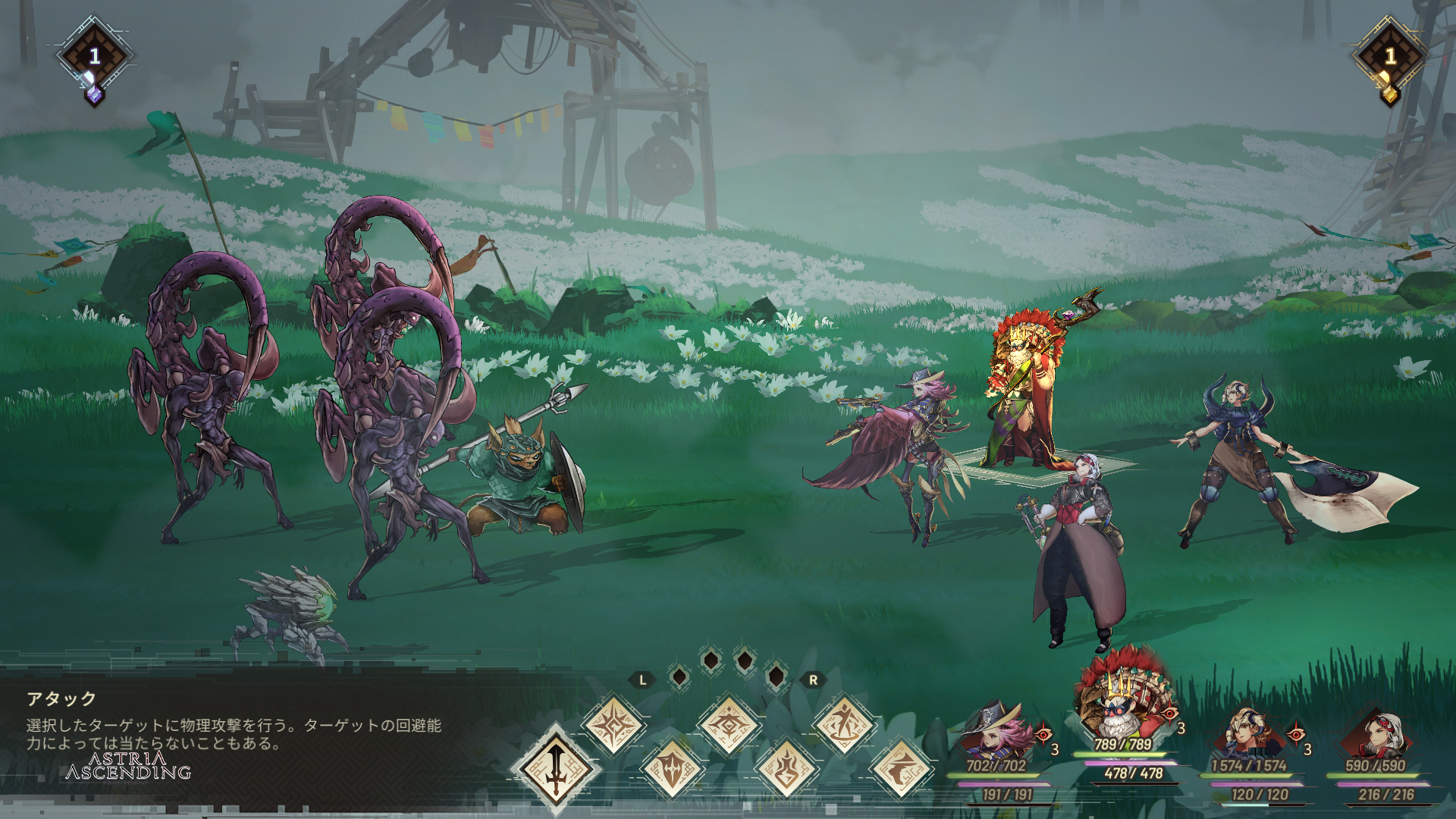Choose the spiked star command icon
This screenshot has width=1456, height=819.
(613, 725)
